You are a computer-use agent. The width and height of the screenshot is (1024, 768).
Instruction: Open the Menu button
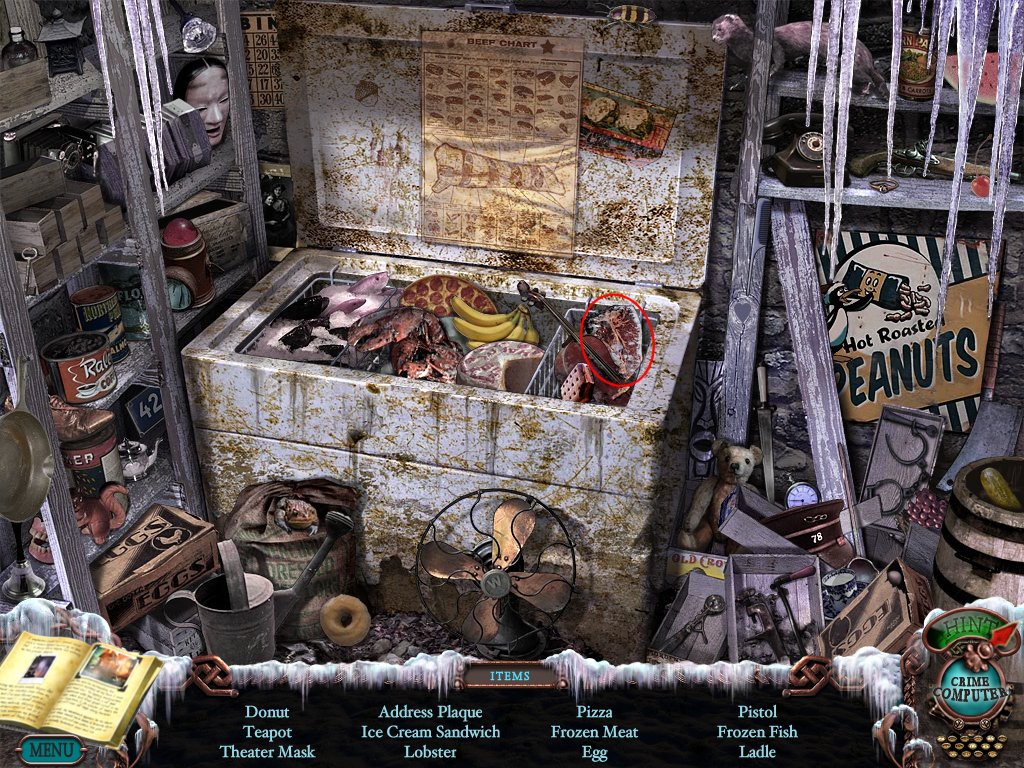(x=46, y=748)
